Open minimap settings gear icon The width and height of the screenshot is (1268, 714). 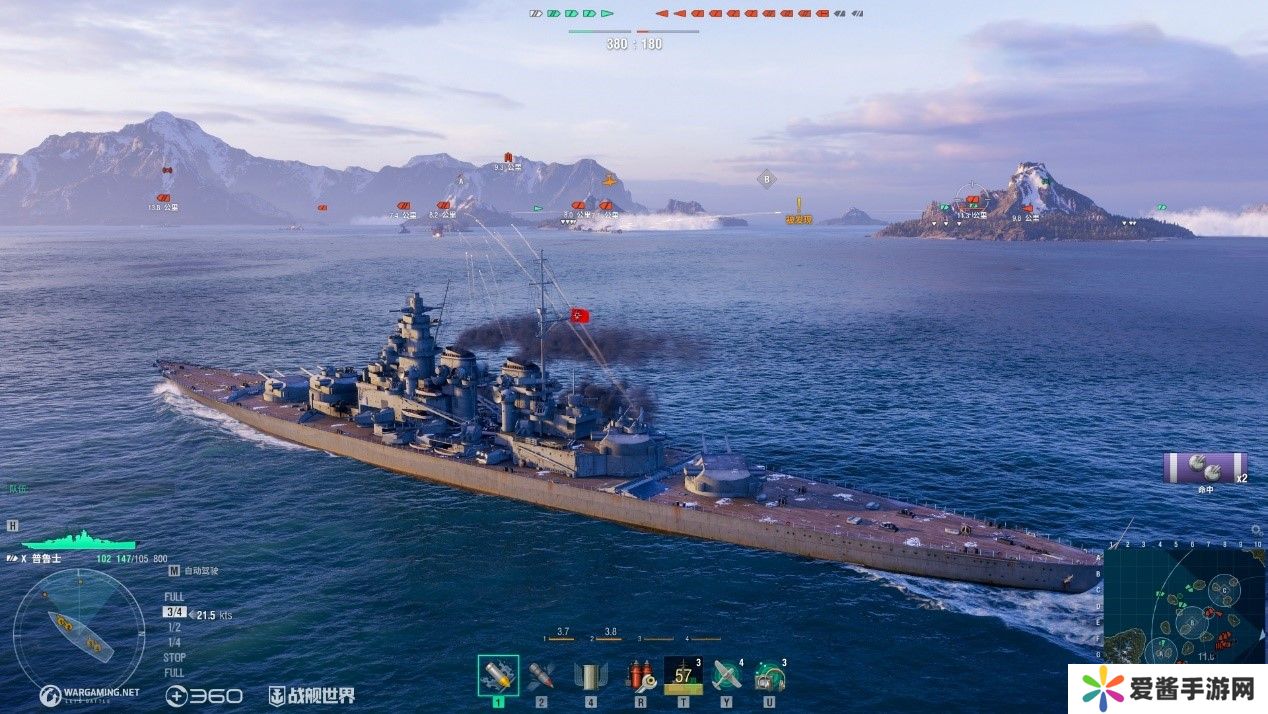pos(1256,530)
